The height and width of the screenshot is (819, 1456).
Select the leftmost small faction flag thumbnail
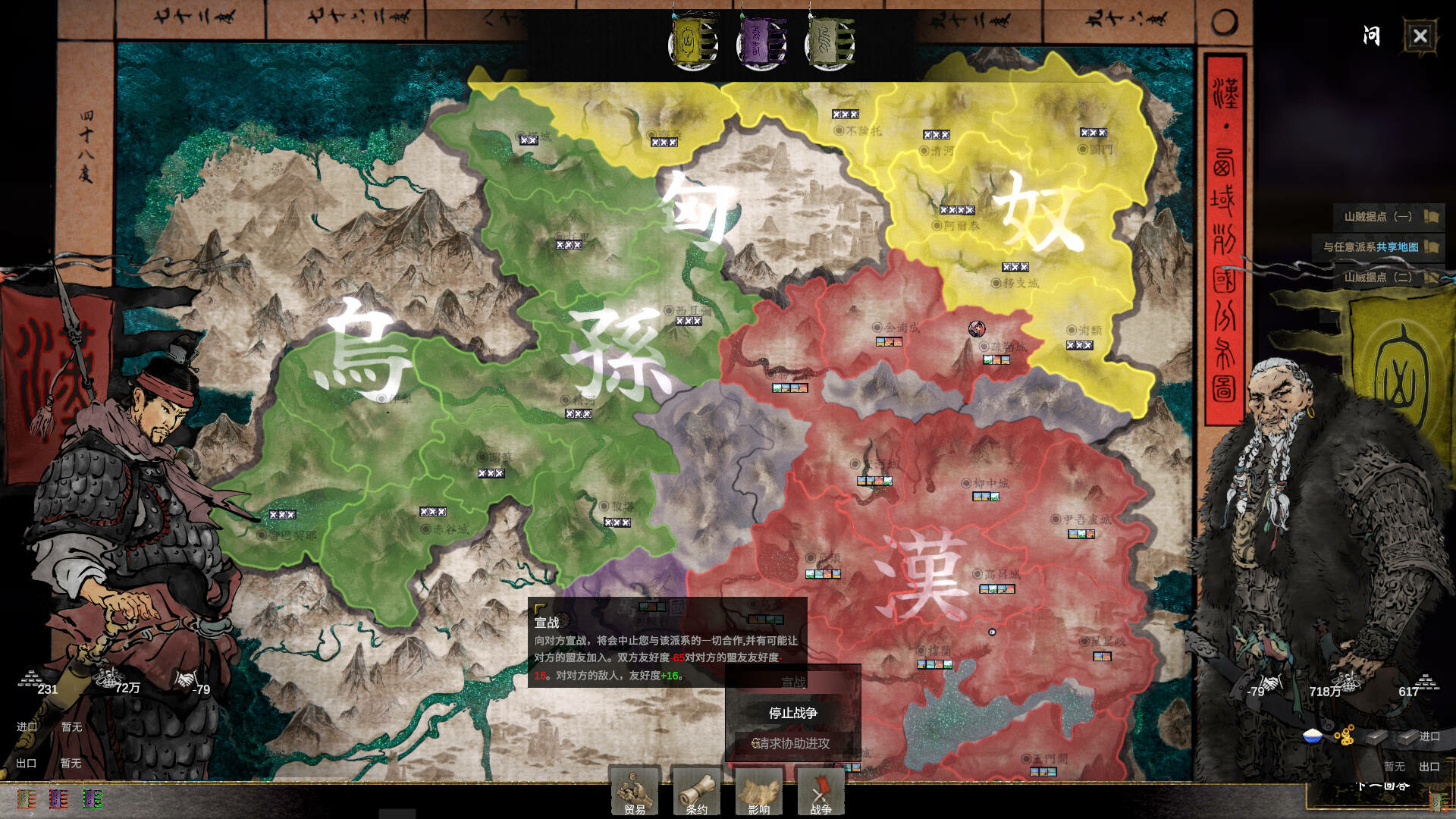(x=25, y=799)
